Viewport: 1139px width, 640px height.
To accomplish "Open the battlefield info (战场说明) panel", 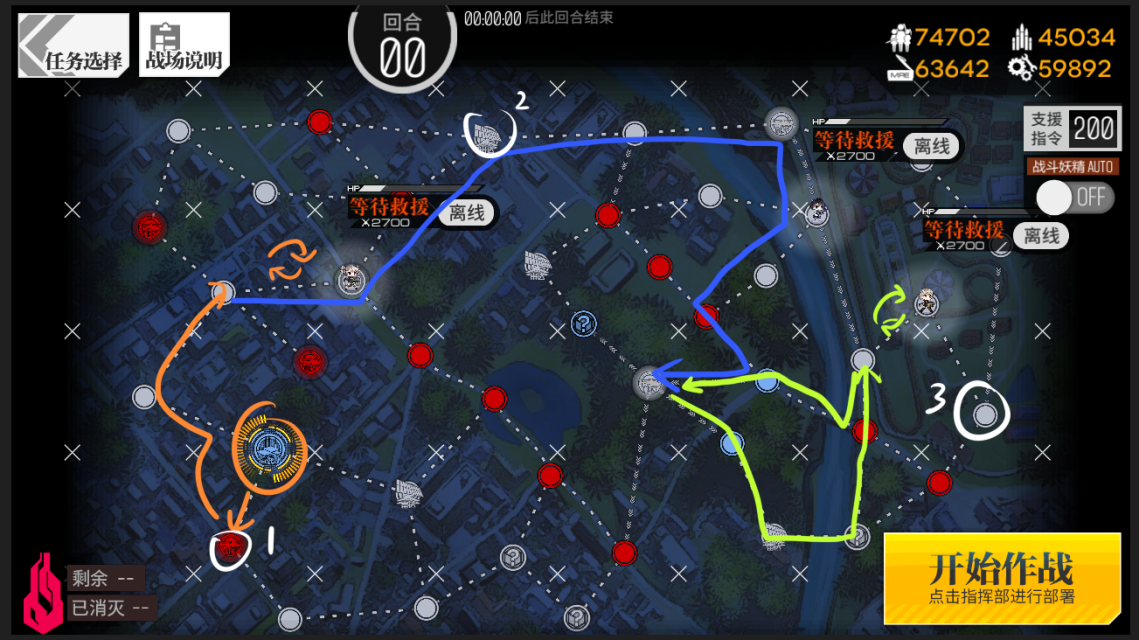I will tap(184, 45).
